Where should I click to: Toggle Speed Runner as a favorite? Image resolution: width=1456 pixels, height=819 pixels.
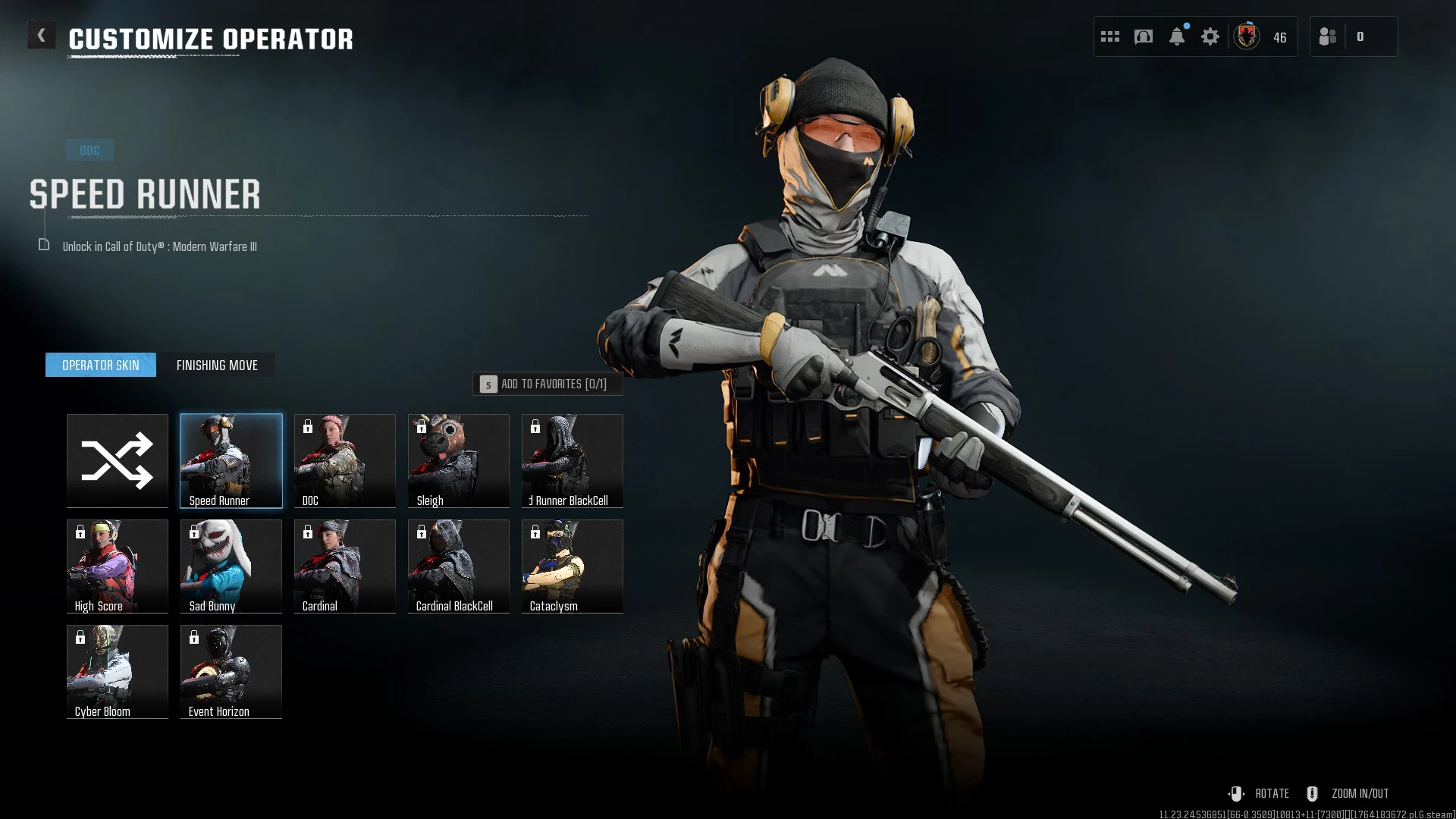click(548, 384)
